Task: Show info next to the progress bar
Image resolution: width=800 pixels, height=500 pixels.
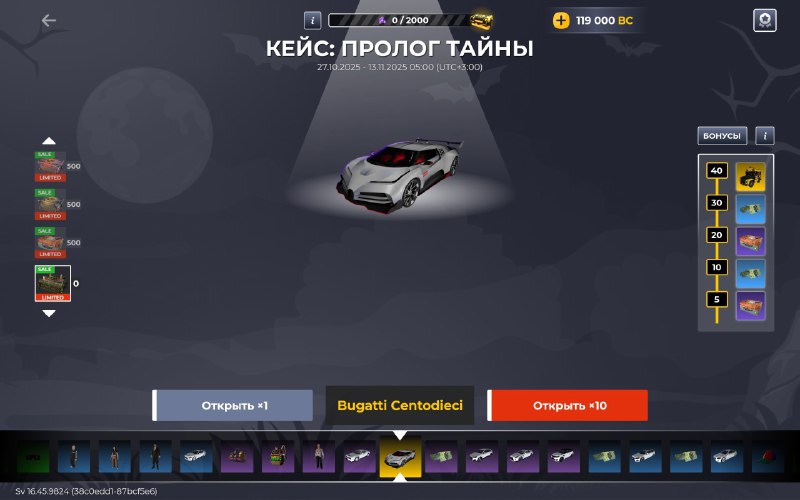Action: [312, 20]
